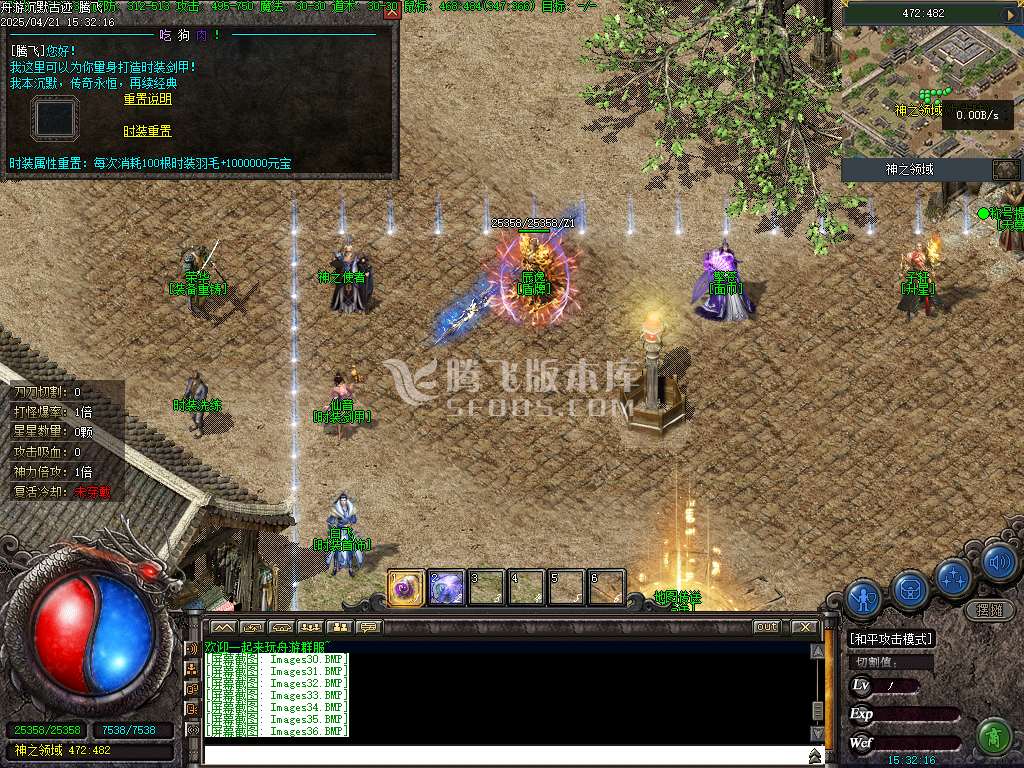
Task: Open the bag round button
Action: [911, 588]
